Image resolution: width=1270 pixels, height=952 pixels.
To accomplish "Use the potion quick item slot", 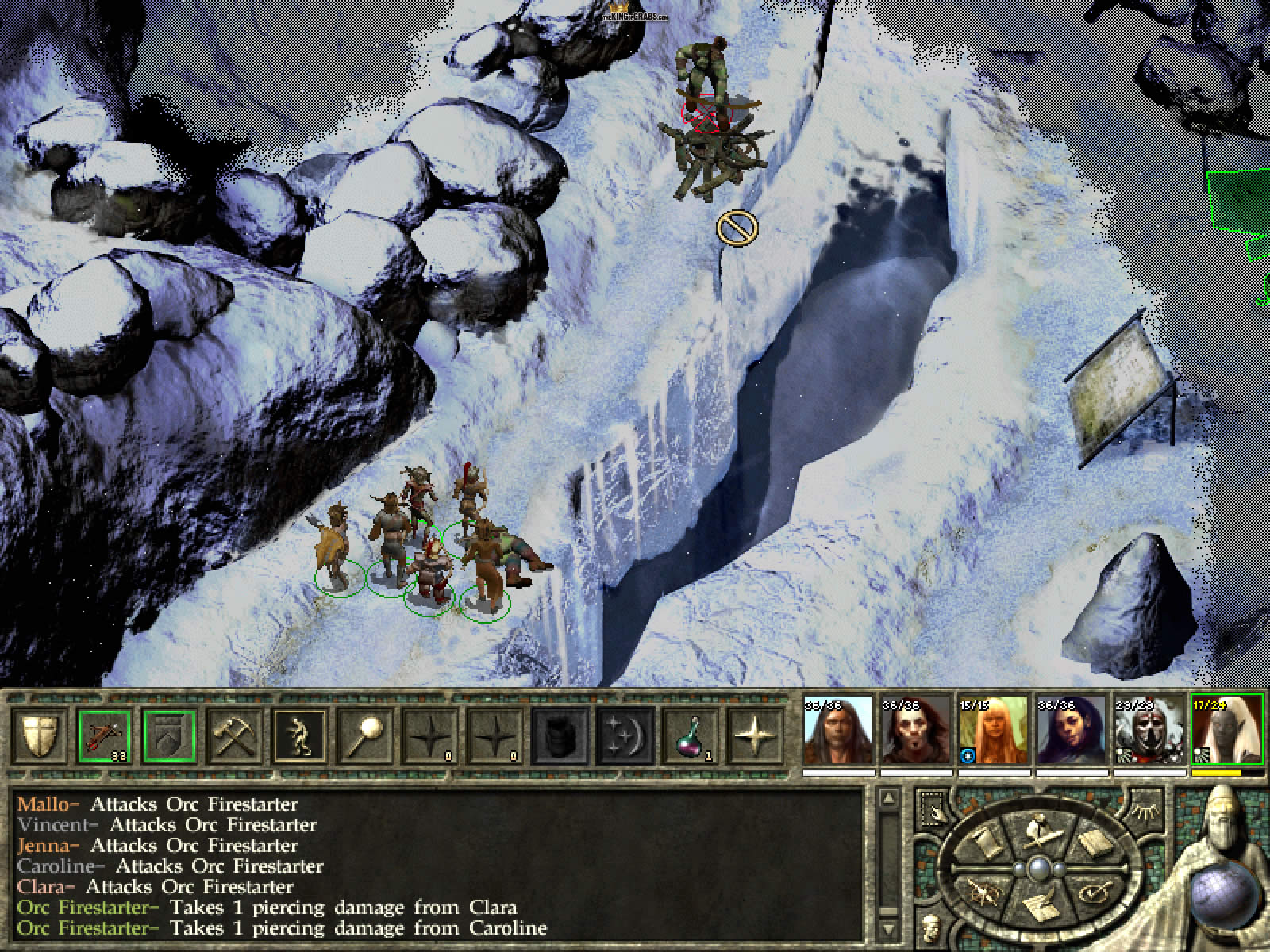I will 690,735.
